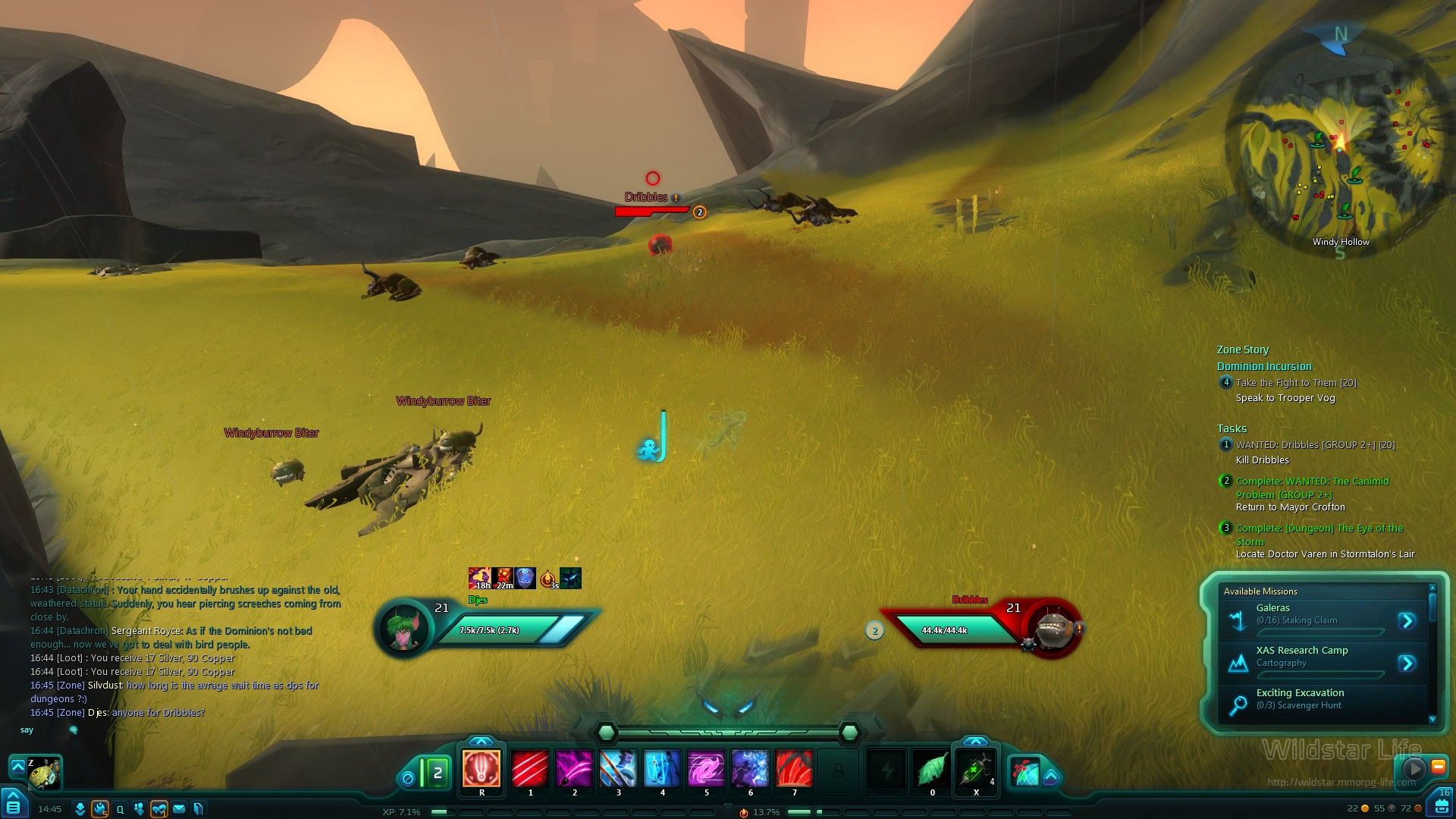Activate the red claw slash ability
The height and width of the screenshot is (819, 1456).
(530, 768)
